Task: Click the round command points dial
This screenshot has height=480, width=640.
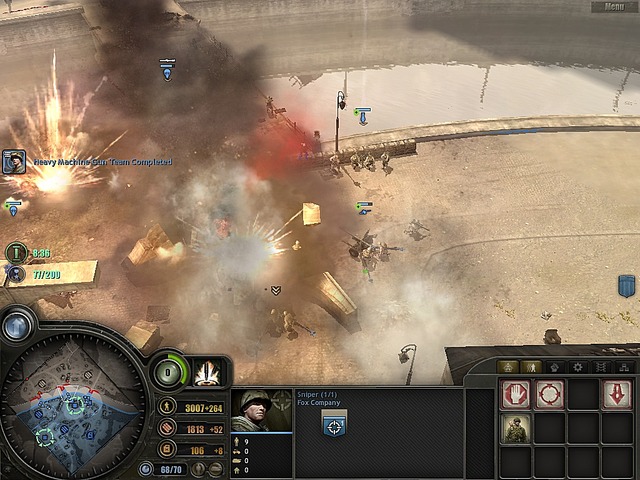Action: click(169, 372)
